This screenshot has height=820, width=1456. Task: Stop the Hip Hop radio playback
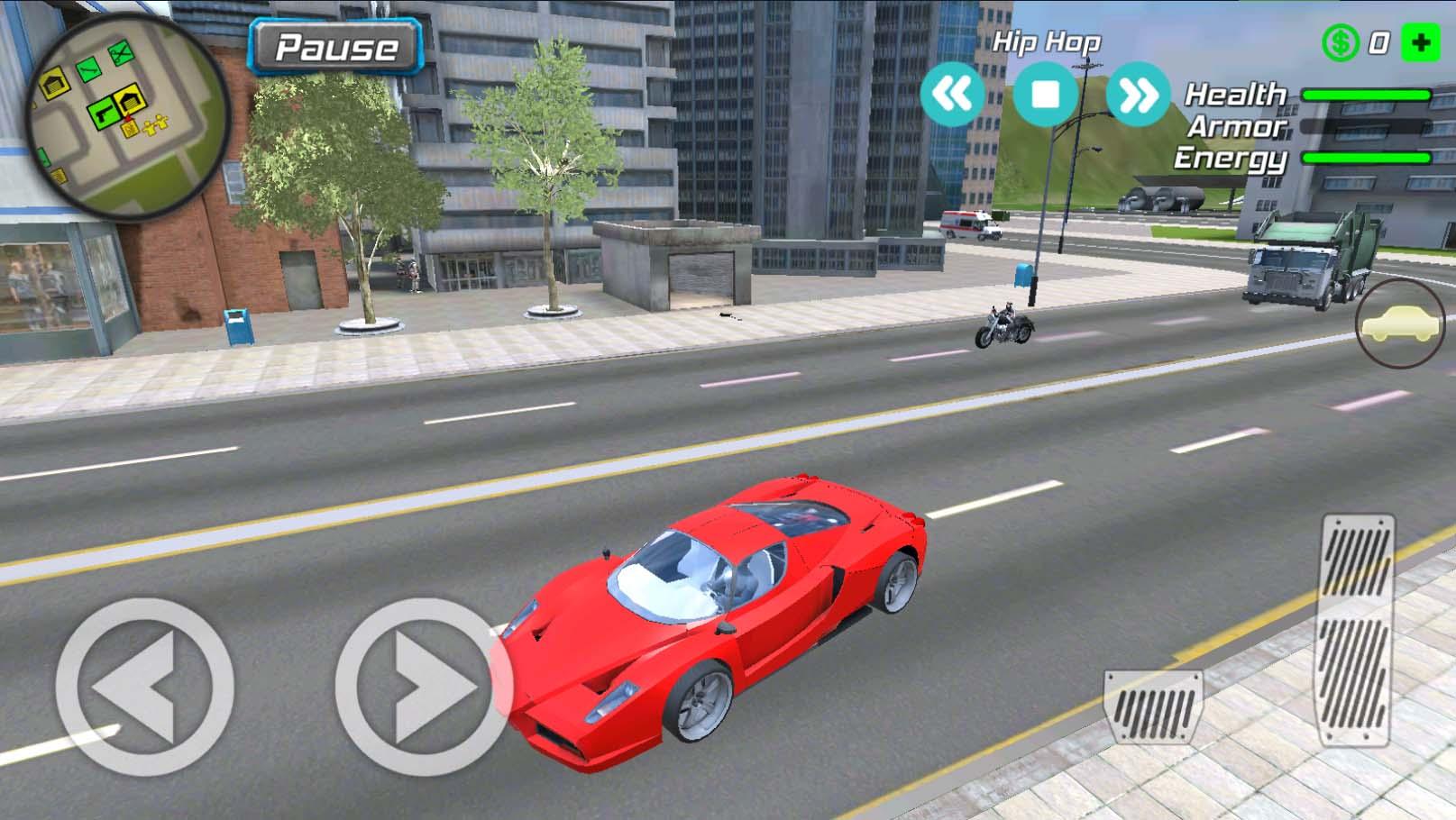click(x=1048, y=93)
